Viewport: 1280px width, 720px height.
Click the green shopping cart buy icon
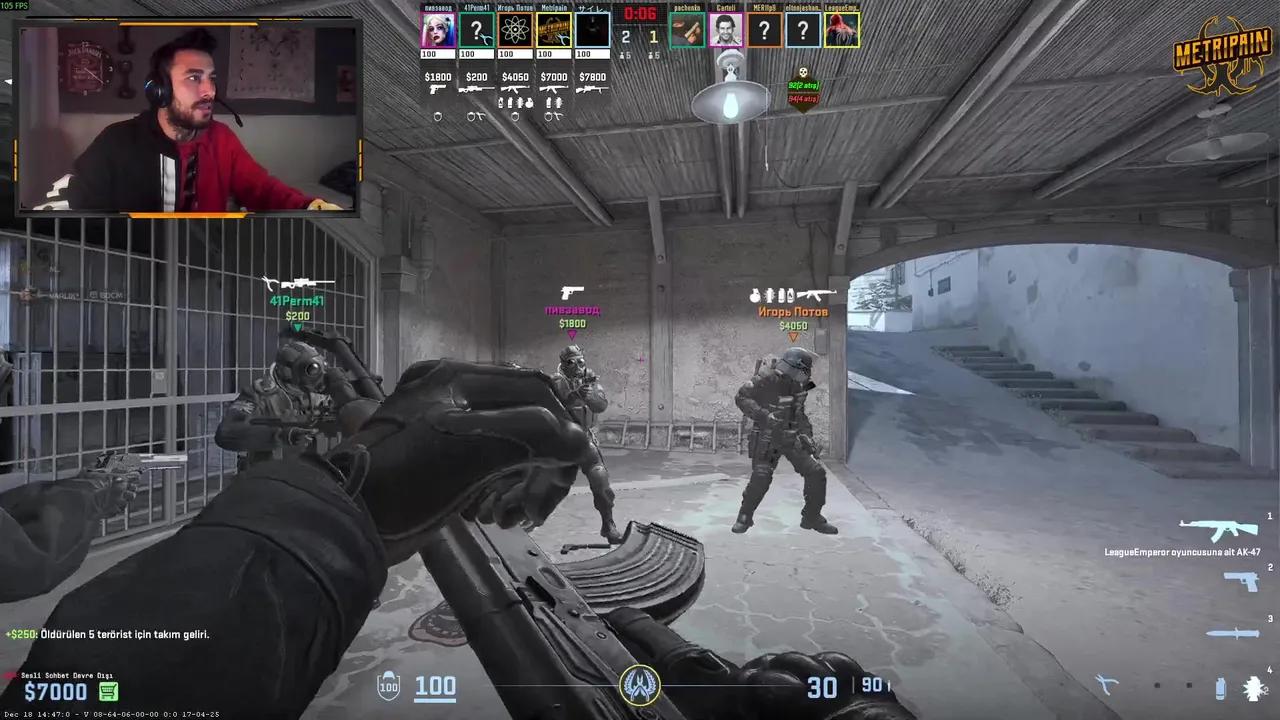coord(108,691)
